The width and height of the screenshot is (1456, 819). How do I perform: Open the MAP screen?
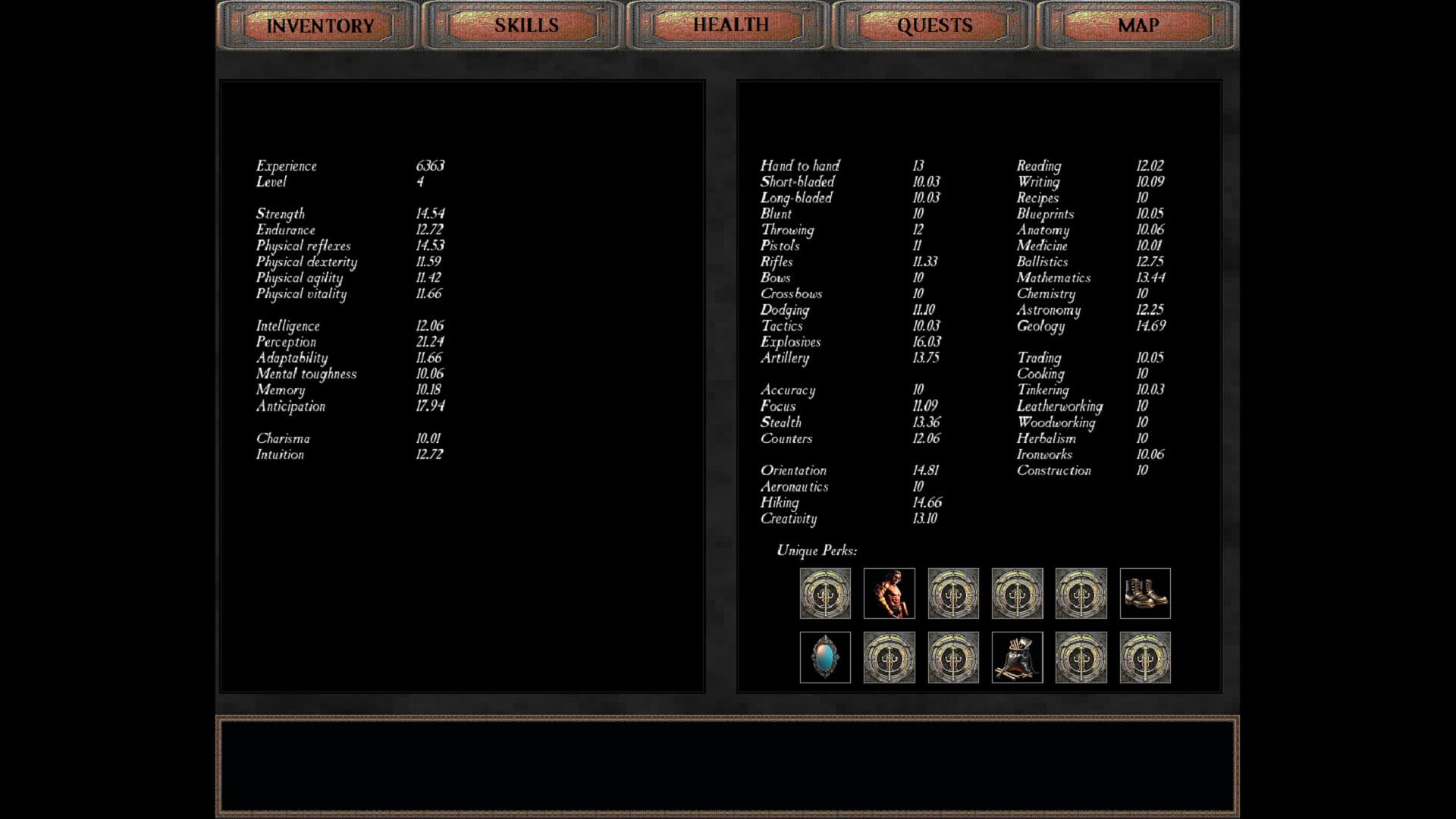[x=1137, y=25]
